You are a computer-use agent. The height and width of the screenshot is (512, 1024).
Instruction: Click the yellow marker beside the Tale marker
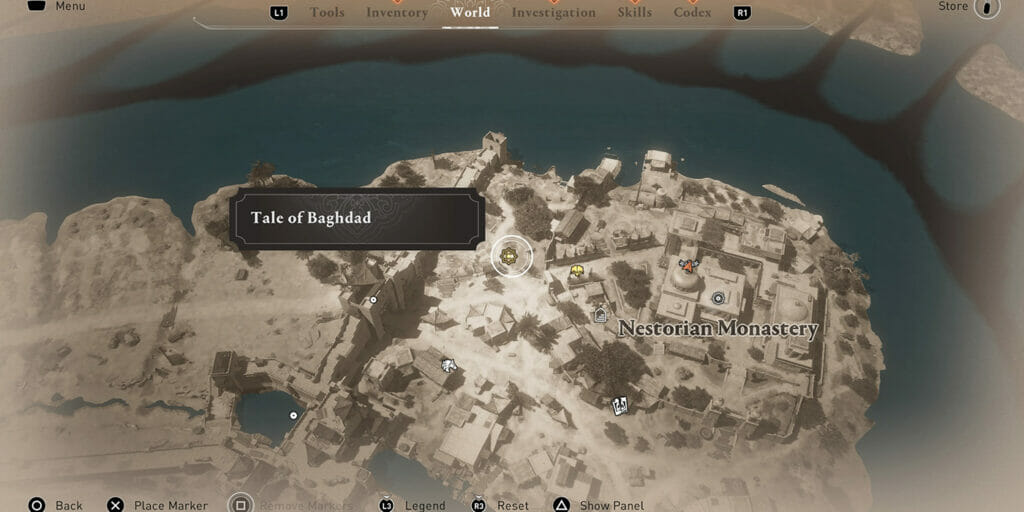pyautogui.click(x=576, y=271)
